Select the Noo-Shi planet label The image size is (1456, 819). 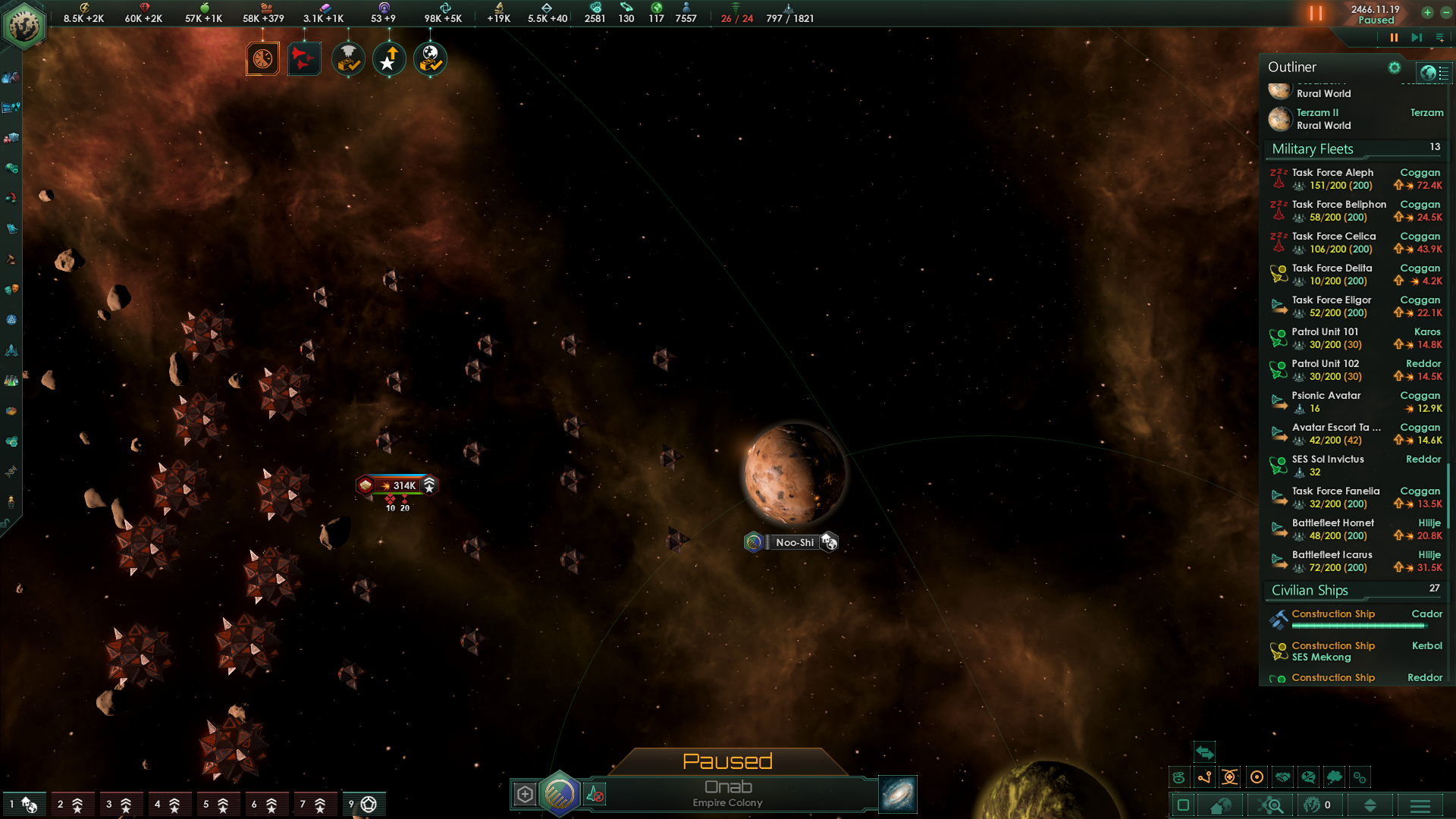[x=794, y=542]
